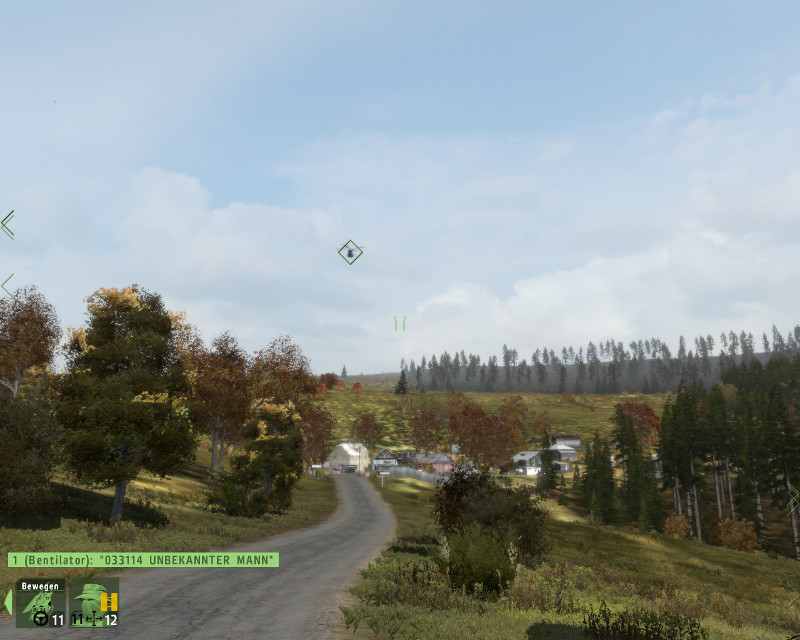This screenshot has width=800, height=640.
Task: Click the left arrow beside the unit bar
Action: coord(8,602)
